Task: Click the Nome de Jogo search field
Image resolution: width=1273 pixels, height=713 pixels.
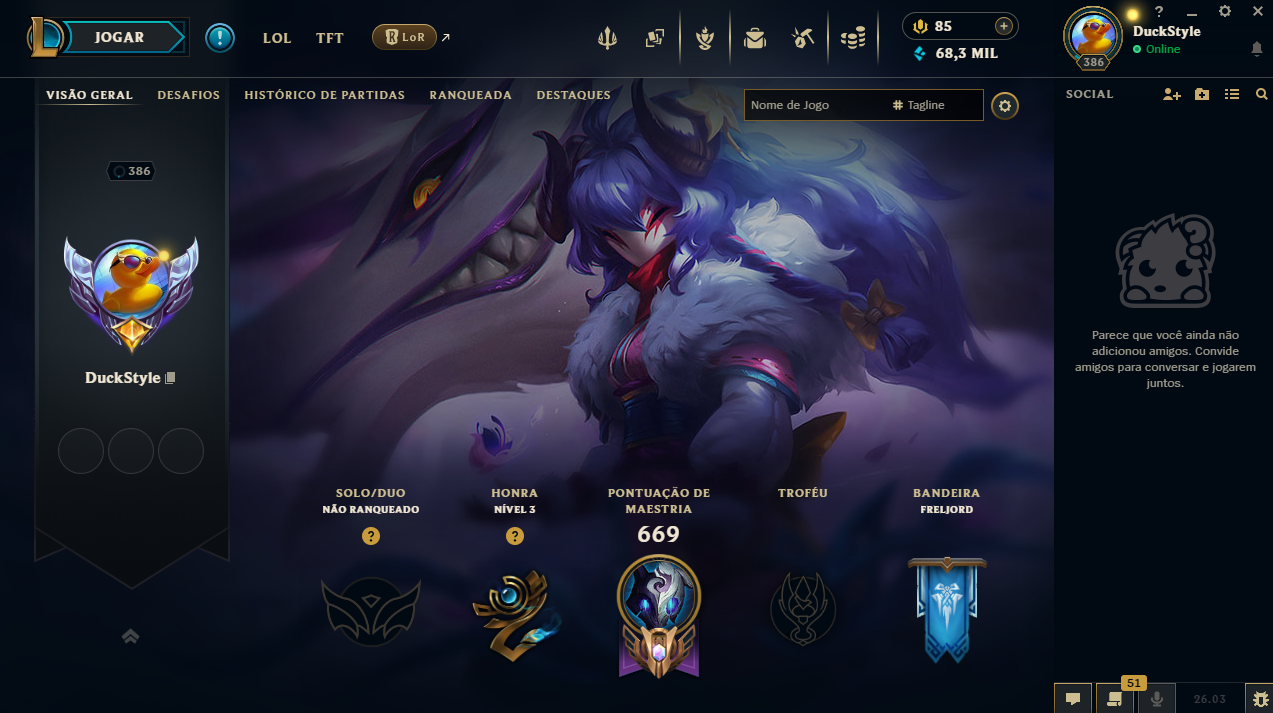Action: click(812, 105)
